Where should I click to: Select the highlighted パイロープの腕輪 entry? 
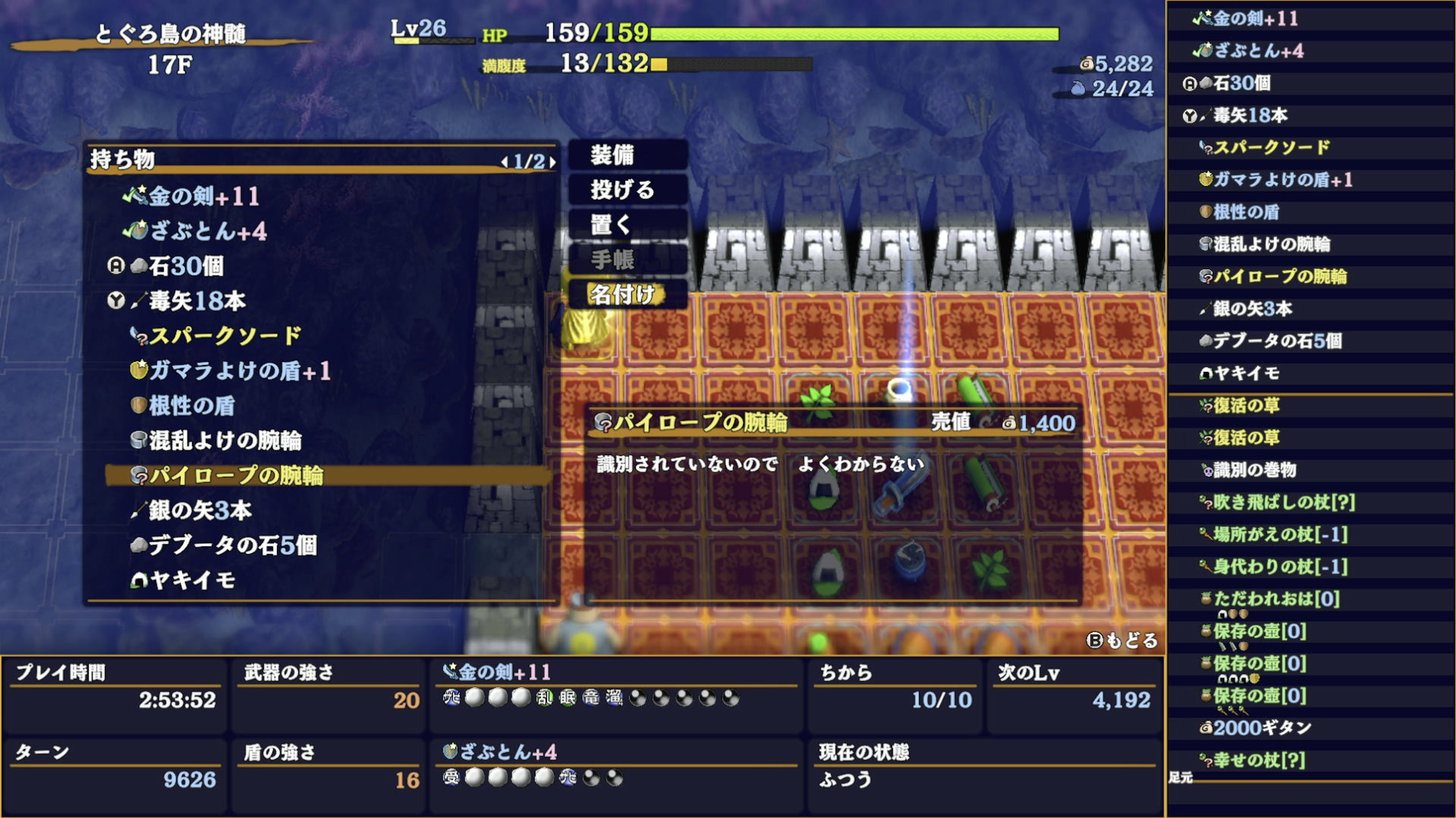(230, 474)
